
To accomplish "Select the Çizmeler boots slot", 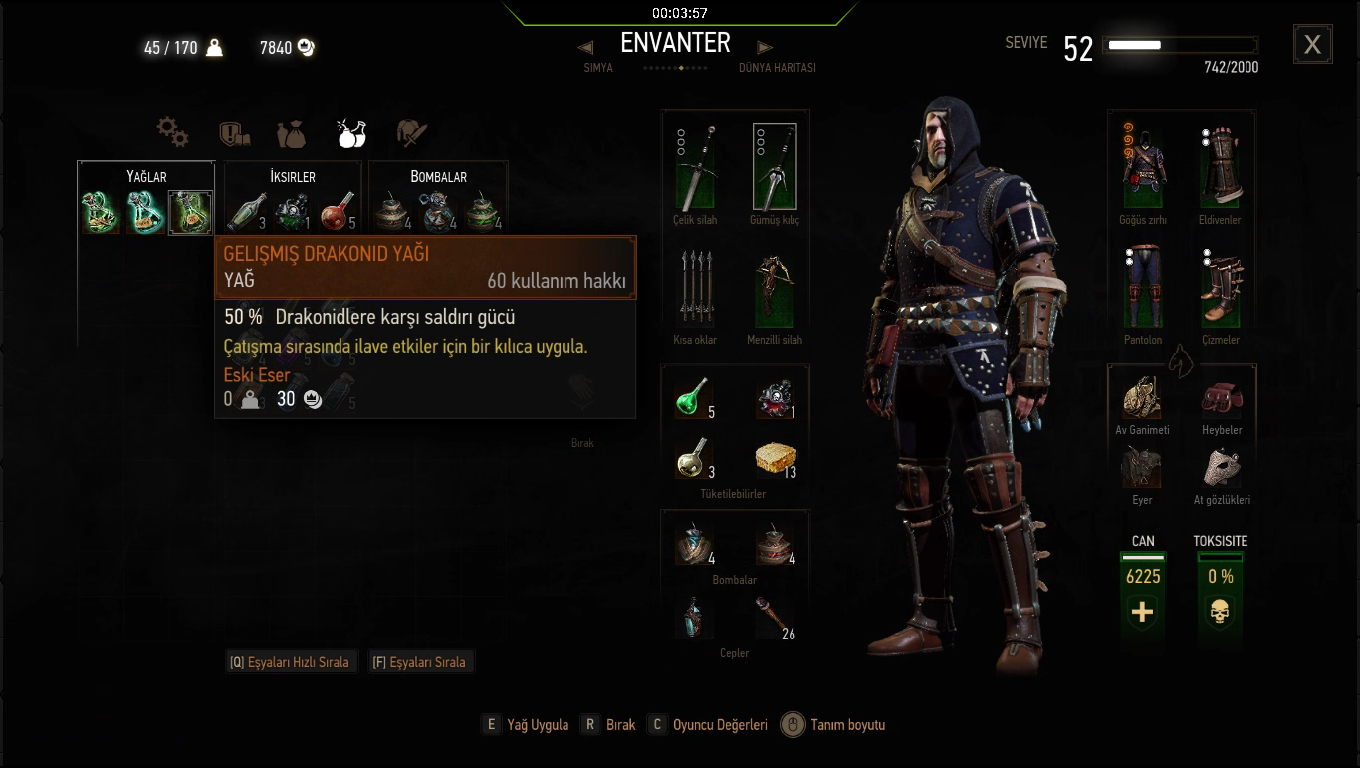I will pos(1221,289).
